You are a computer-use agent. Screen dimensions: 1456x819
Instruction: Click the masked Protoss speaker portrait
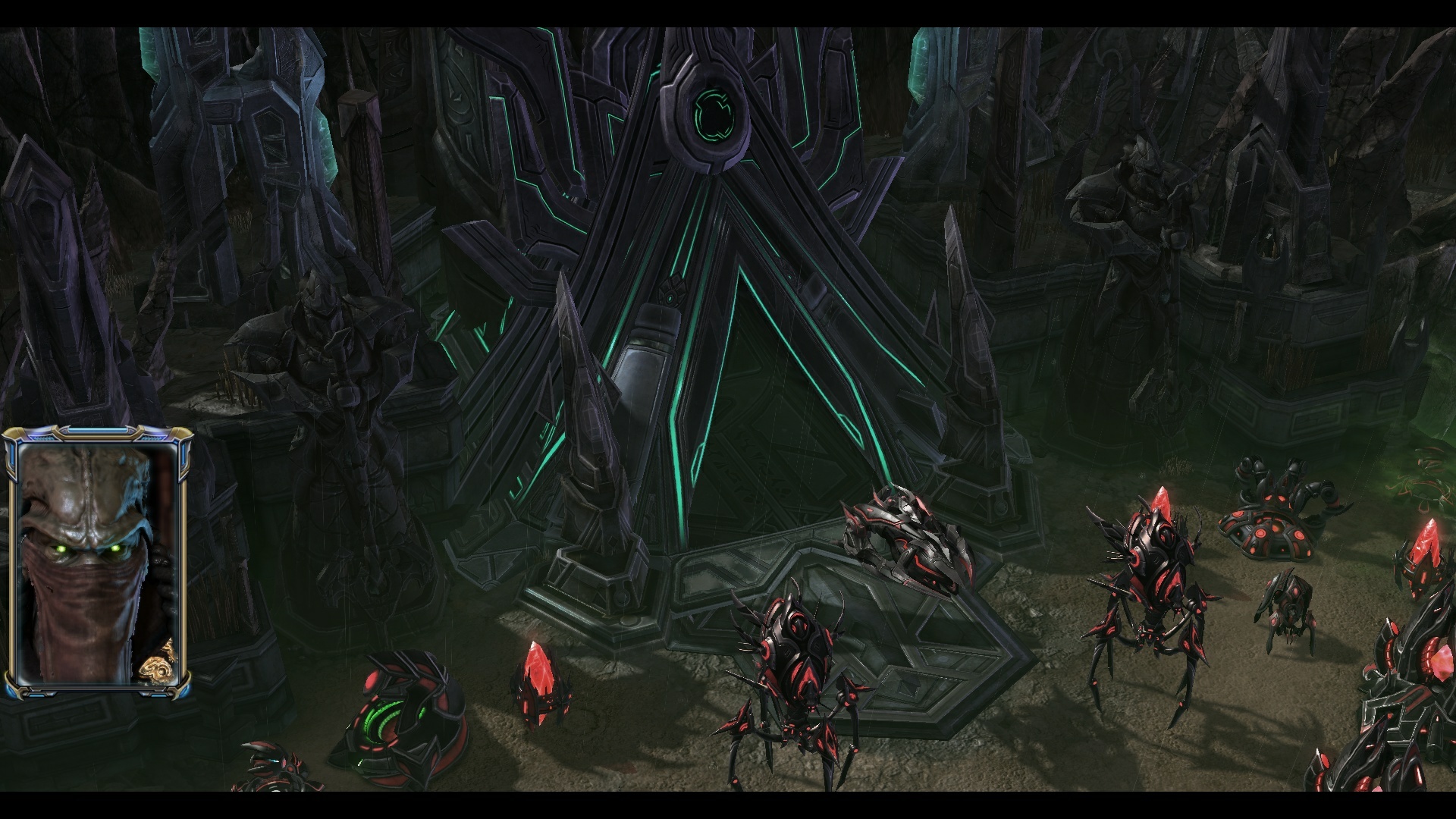click(97, 563)
